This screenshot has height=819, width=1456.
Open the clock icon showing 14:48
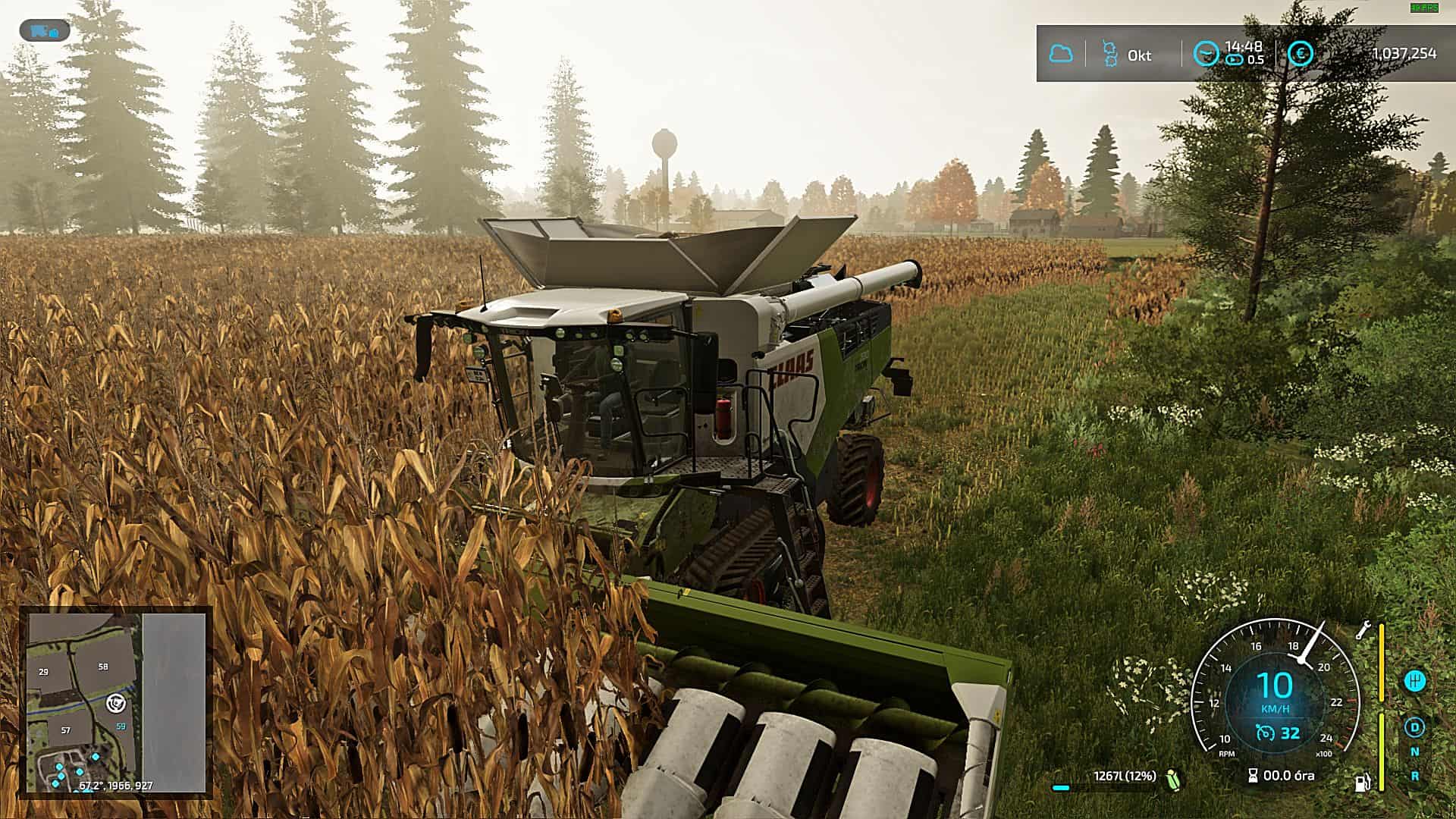click(1207, 51)
